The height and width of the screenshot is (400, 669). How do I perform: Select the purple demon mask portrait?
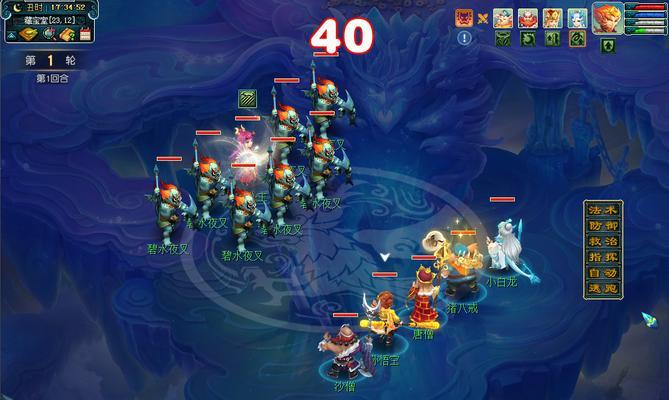click(x=464, y=17)
